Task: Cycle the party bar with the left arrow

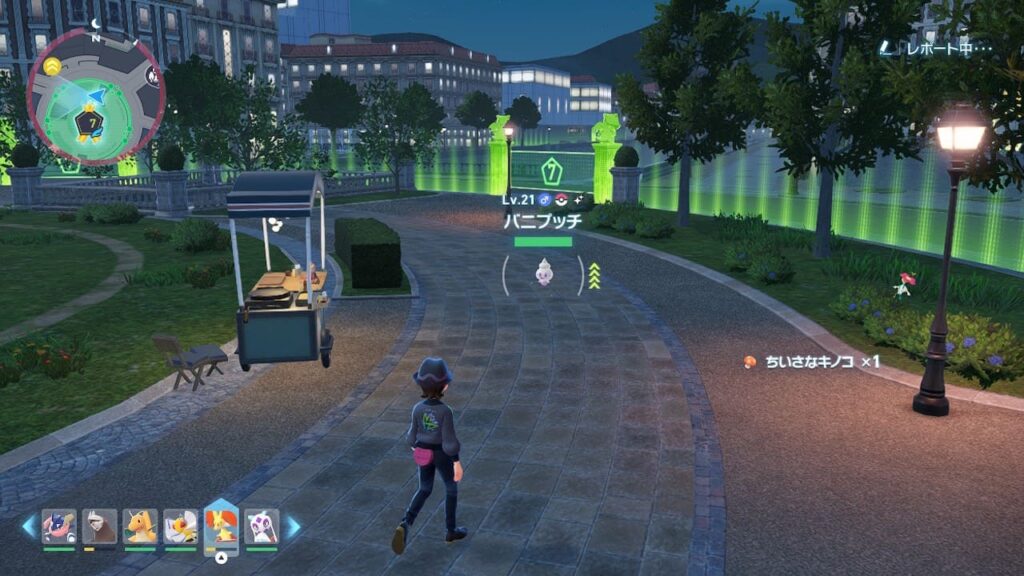Action: click(28, 526)
